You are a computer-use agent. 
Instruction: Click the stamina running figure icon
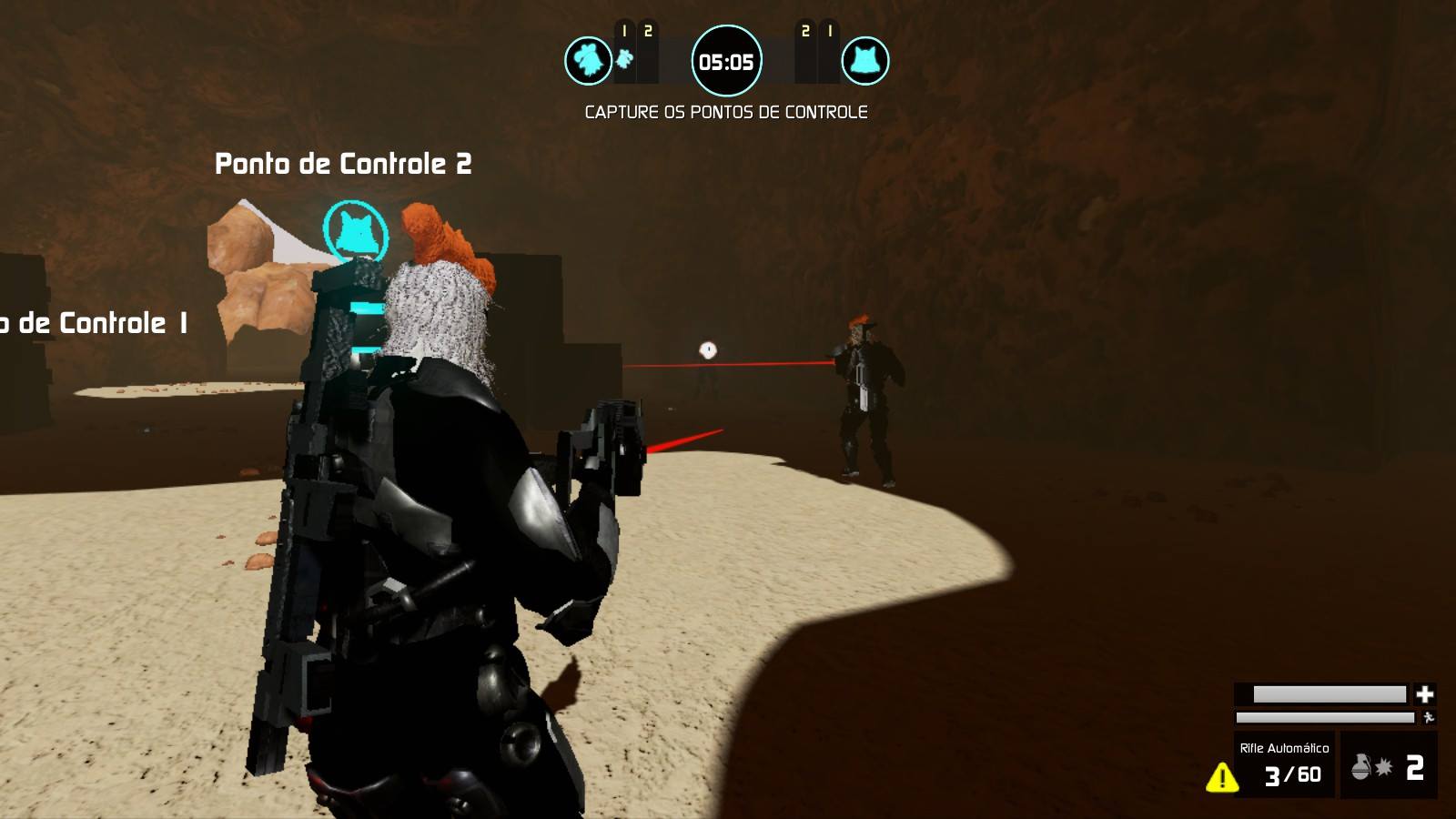click(x=1427, y=718)
